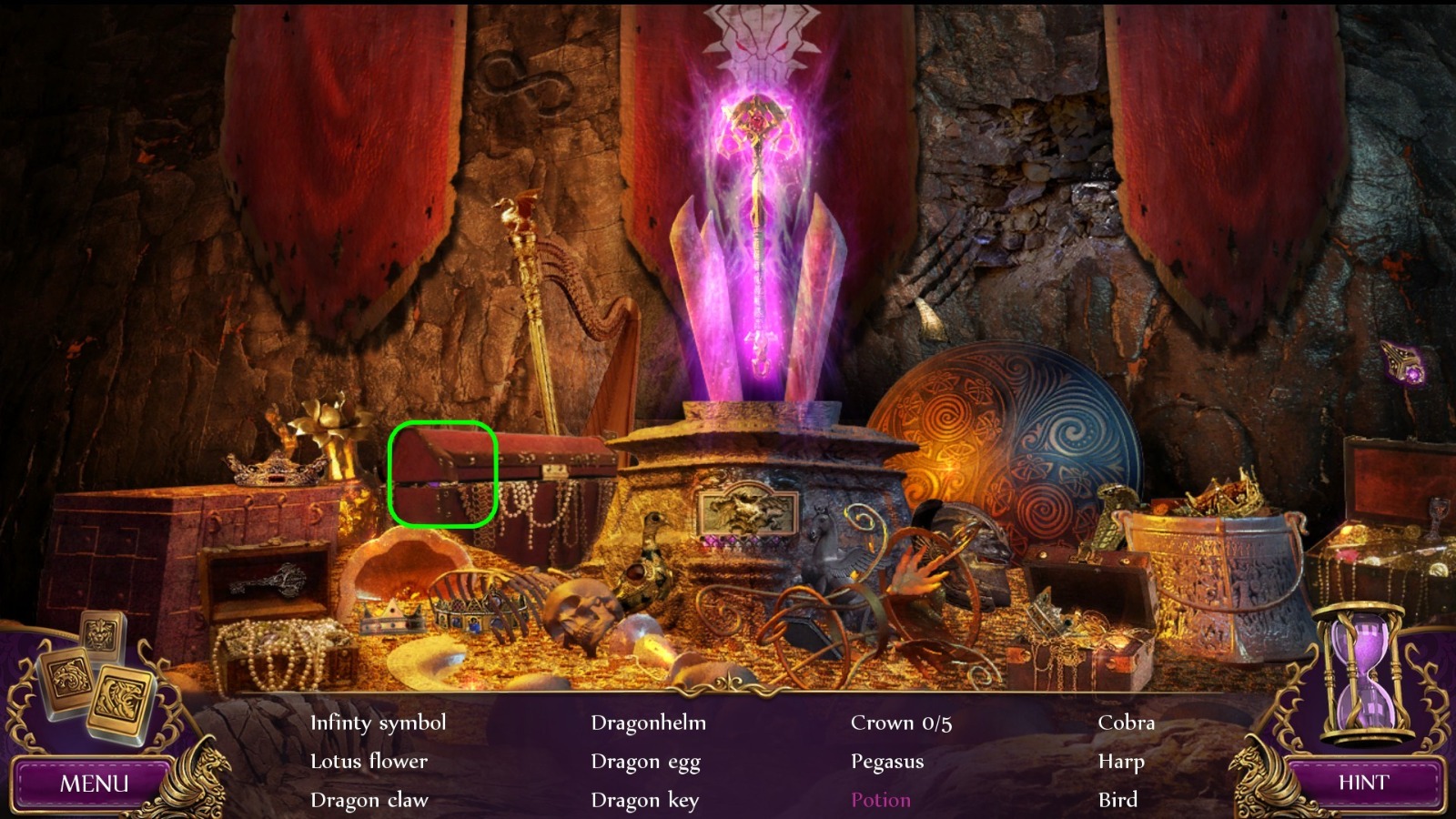The image size is (1456, 819).
Task: Click 'Dragon egg' in the item list
Action: point(646,762)
